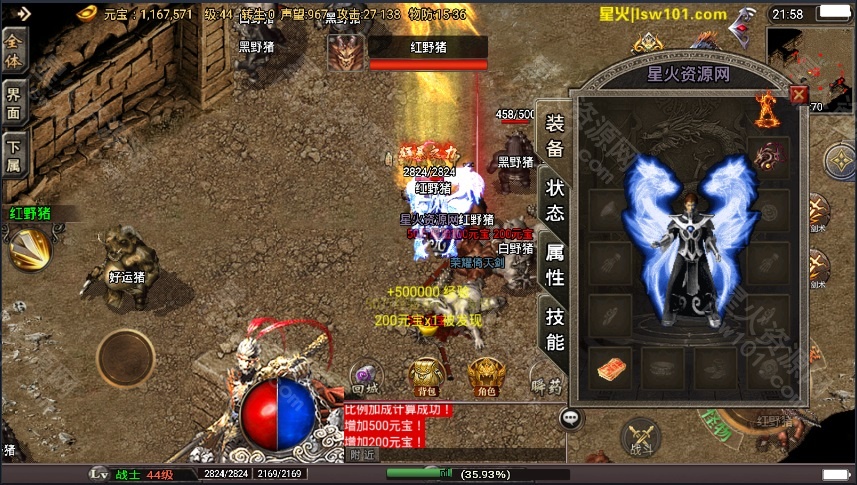Open the 附近 nearby chat channel
Screen dimensions: 857x485
(364, 454)
